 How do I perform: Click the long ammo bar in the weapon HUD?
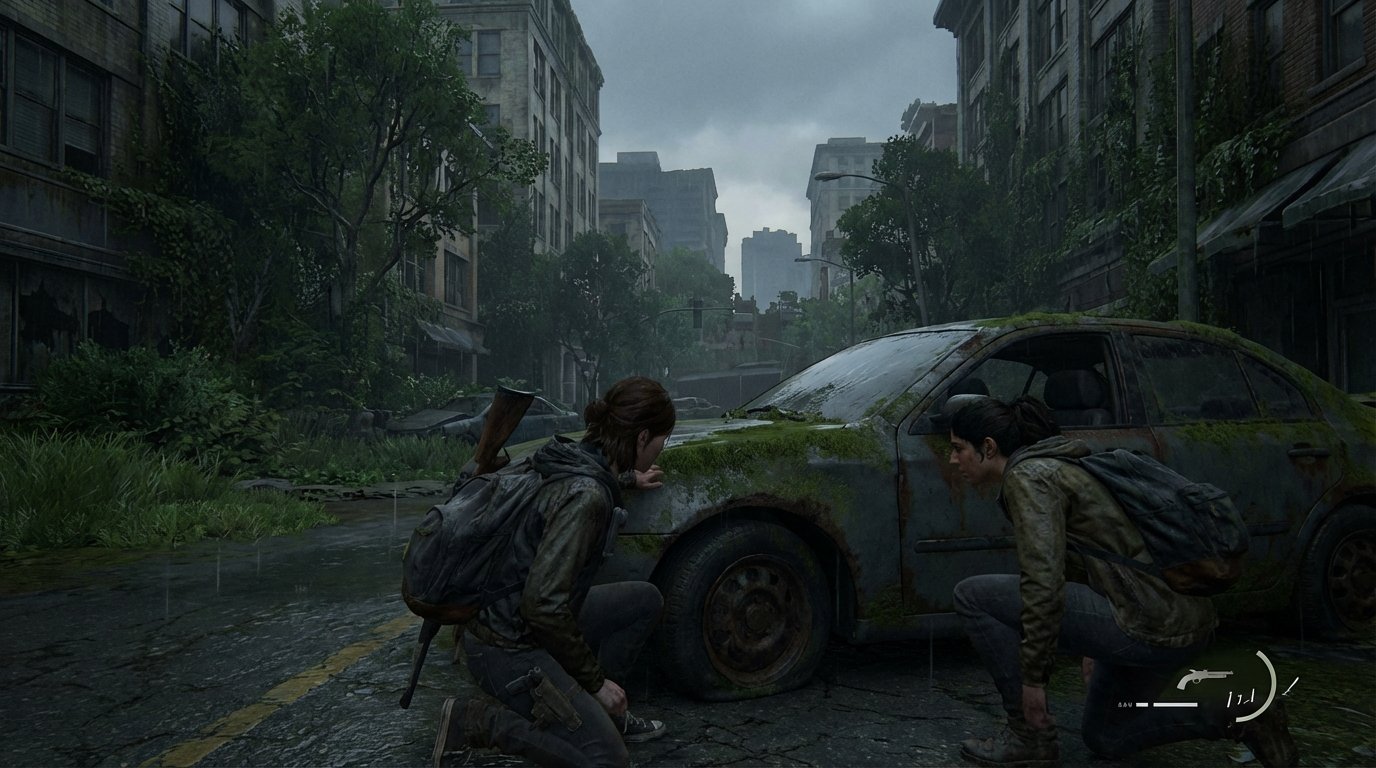click(1175, 704)
